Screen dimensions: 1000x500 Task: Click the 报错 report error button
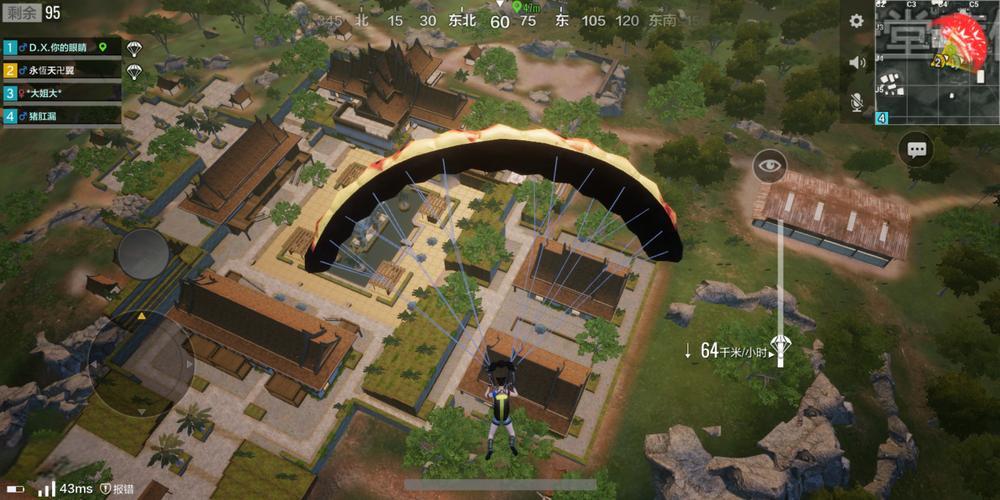[x=118, y=489]
